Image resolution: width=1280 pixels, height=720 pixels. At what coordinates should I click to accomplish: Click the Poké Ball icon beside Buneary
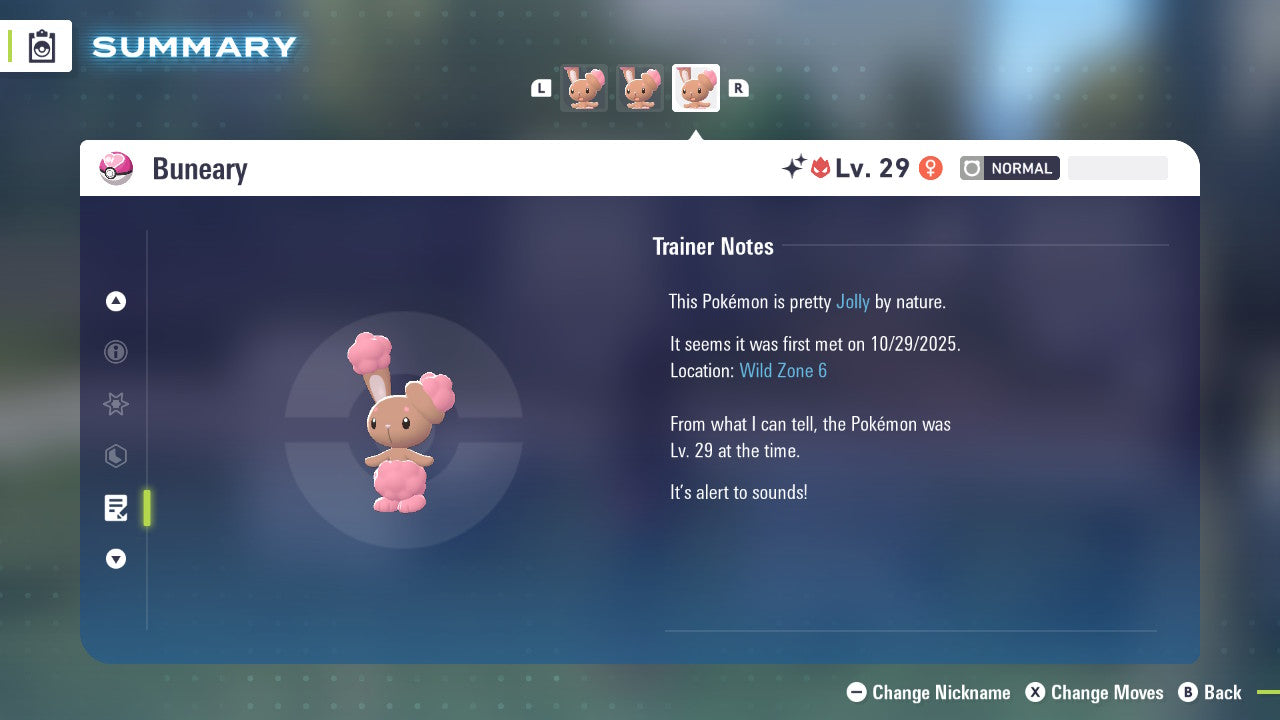click(x=115, y=168)
